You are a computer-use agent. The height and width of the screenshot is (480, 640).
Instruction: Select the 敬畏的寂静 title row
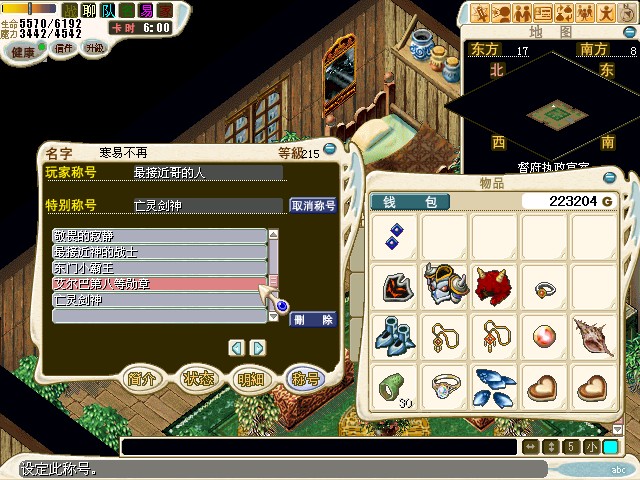[159, 236]
